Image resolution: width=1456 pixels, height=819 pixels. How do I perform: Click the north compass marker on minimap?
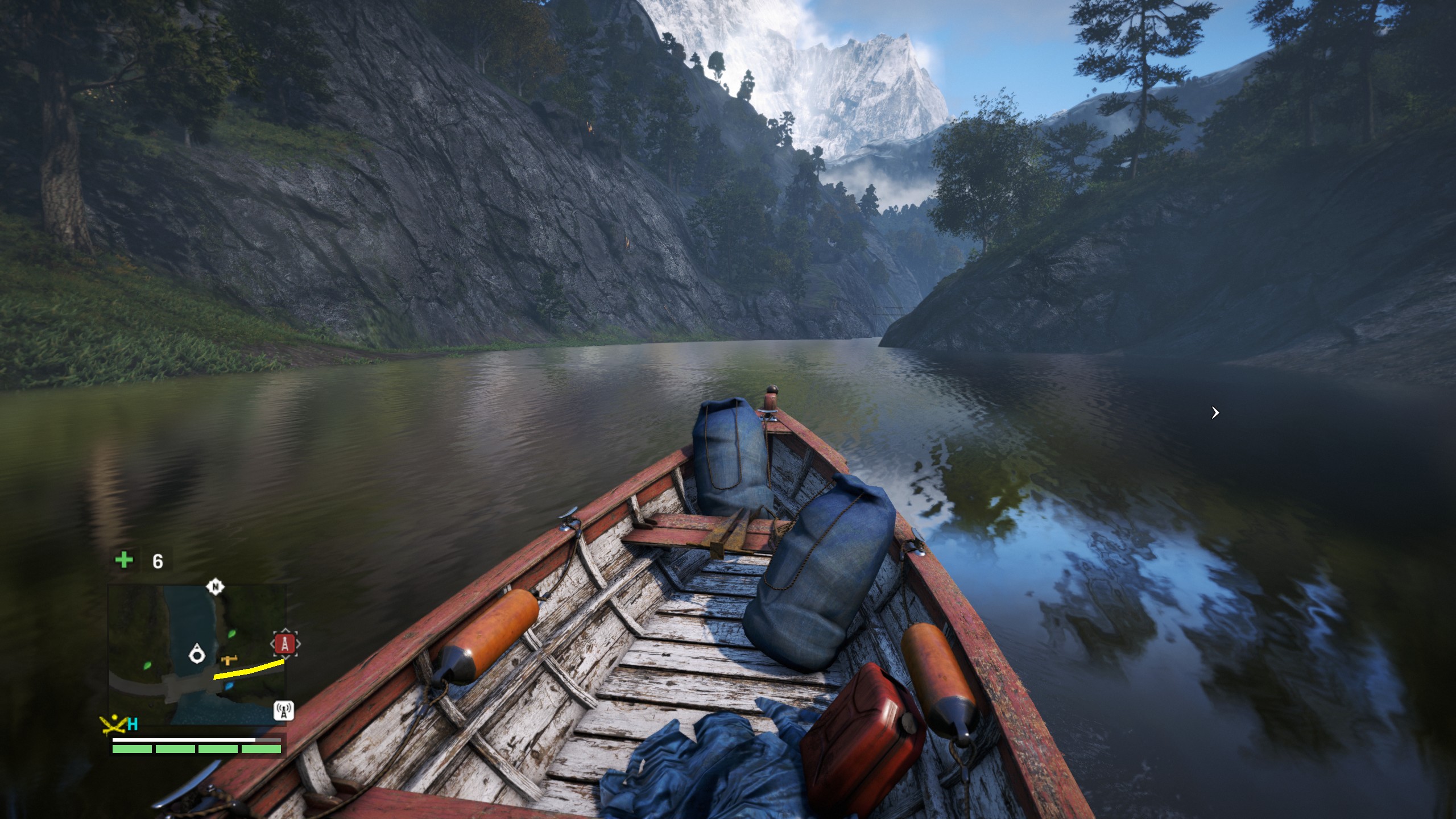pos(215,586)
